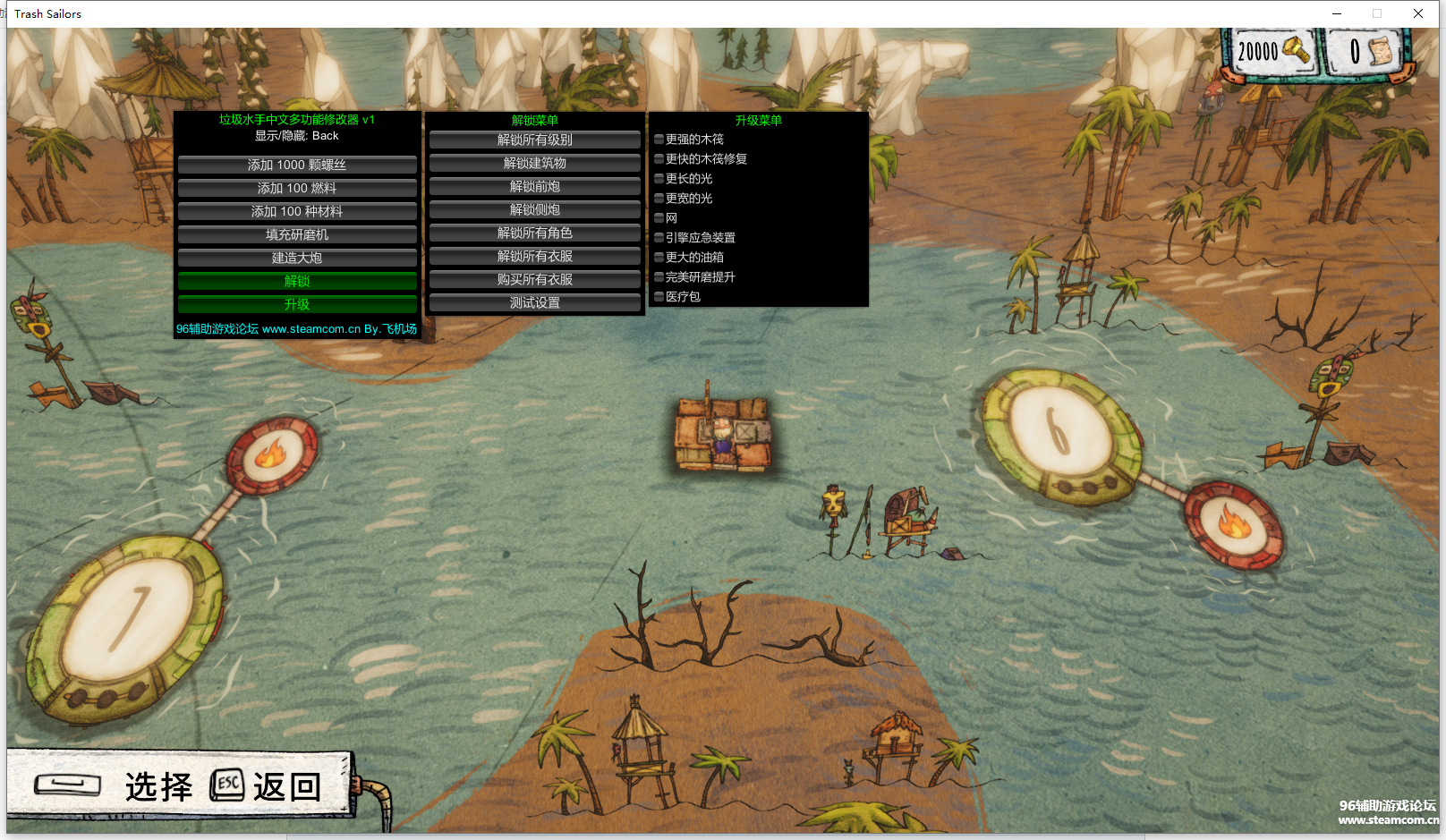Open 测试设置 in unlock menu

pos(534,303)
